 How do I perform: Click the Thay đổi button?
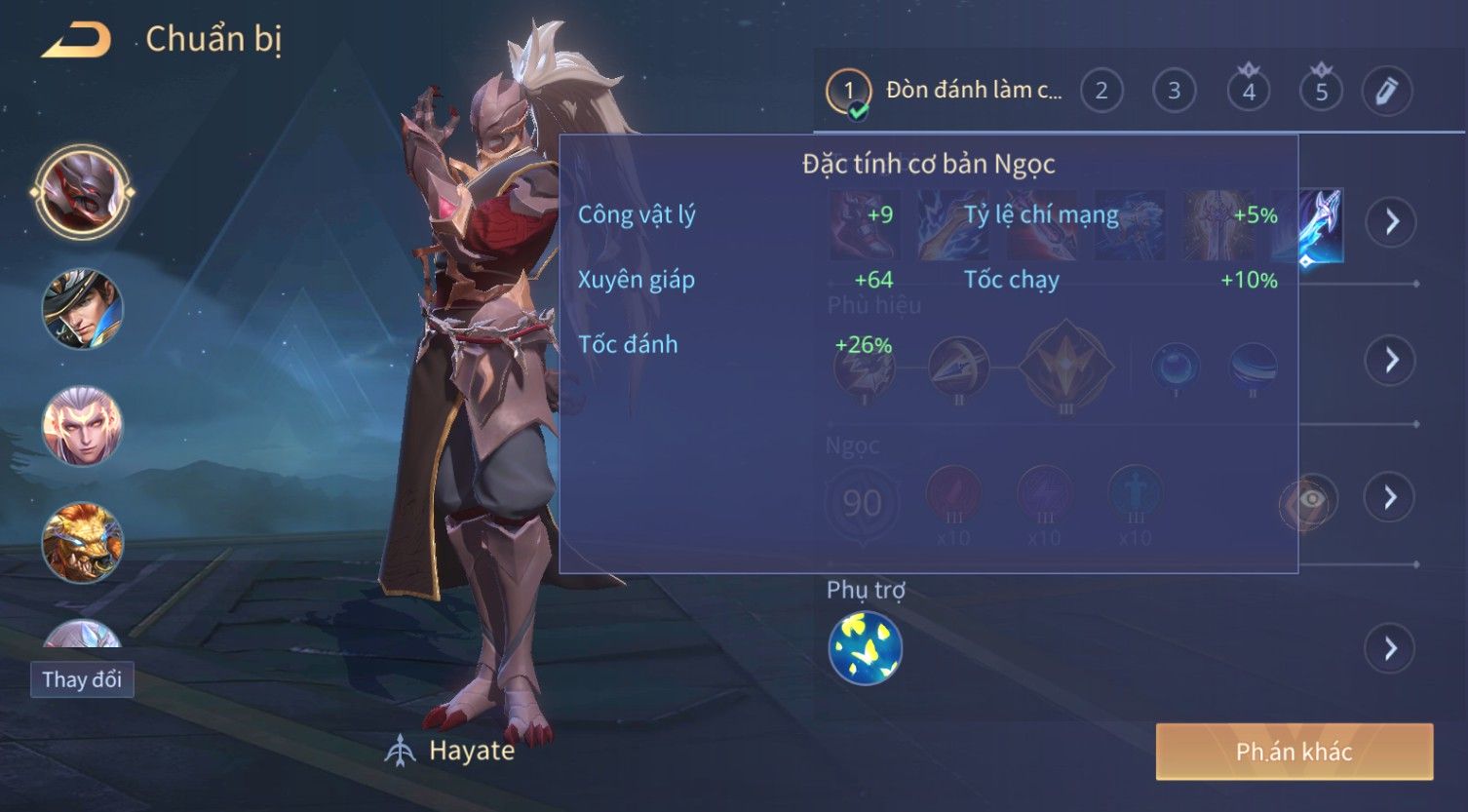click(82, 679)
